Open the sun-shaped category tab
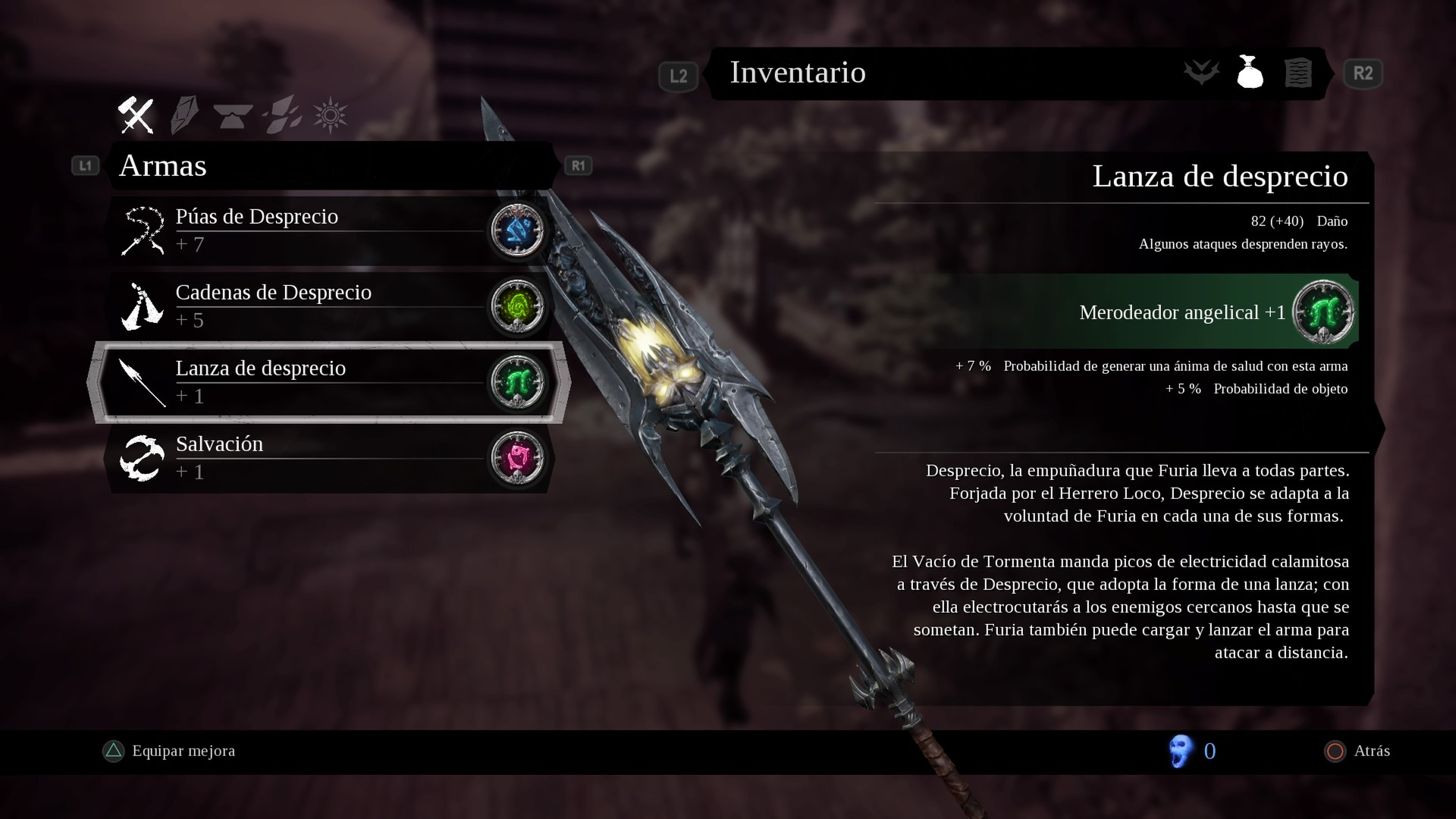 pos(331,116)
